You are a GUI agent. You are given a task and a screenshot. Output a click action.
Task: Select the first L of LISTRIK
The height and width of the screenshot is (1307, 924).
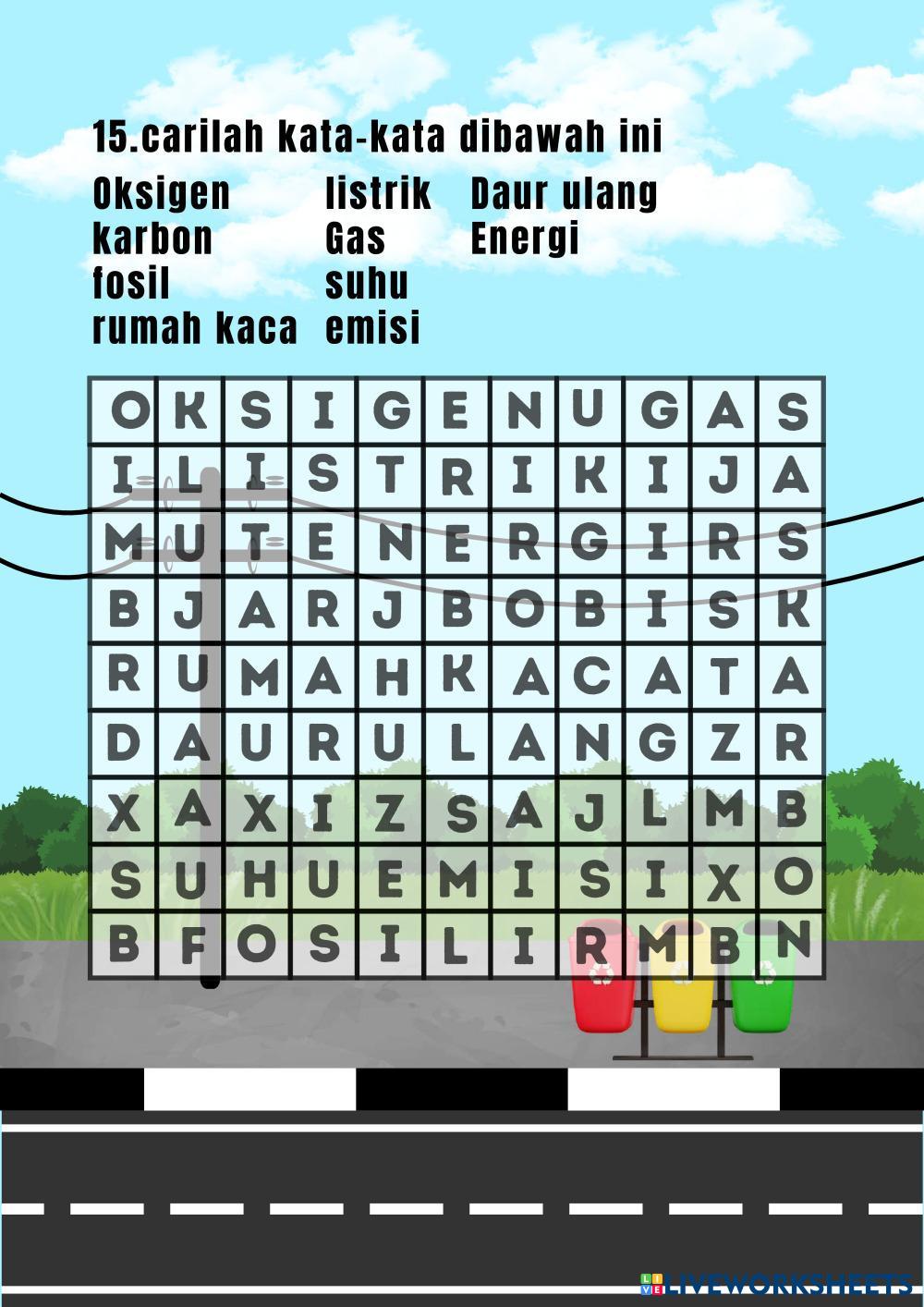pyautogui.click(x=189, y=478)
